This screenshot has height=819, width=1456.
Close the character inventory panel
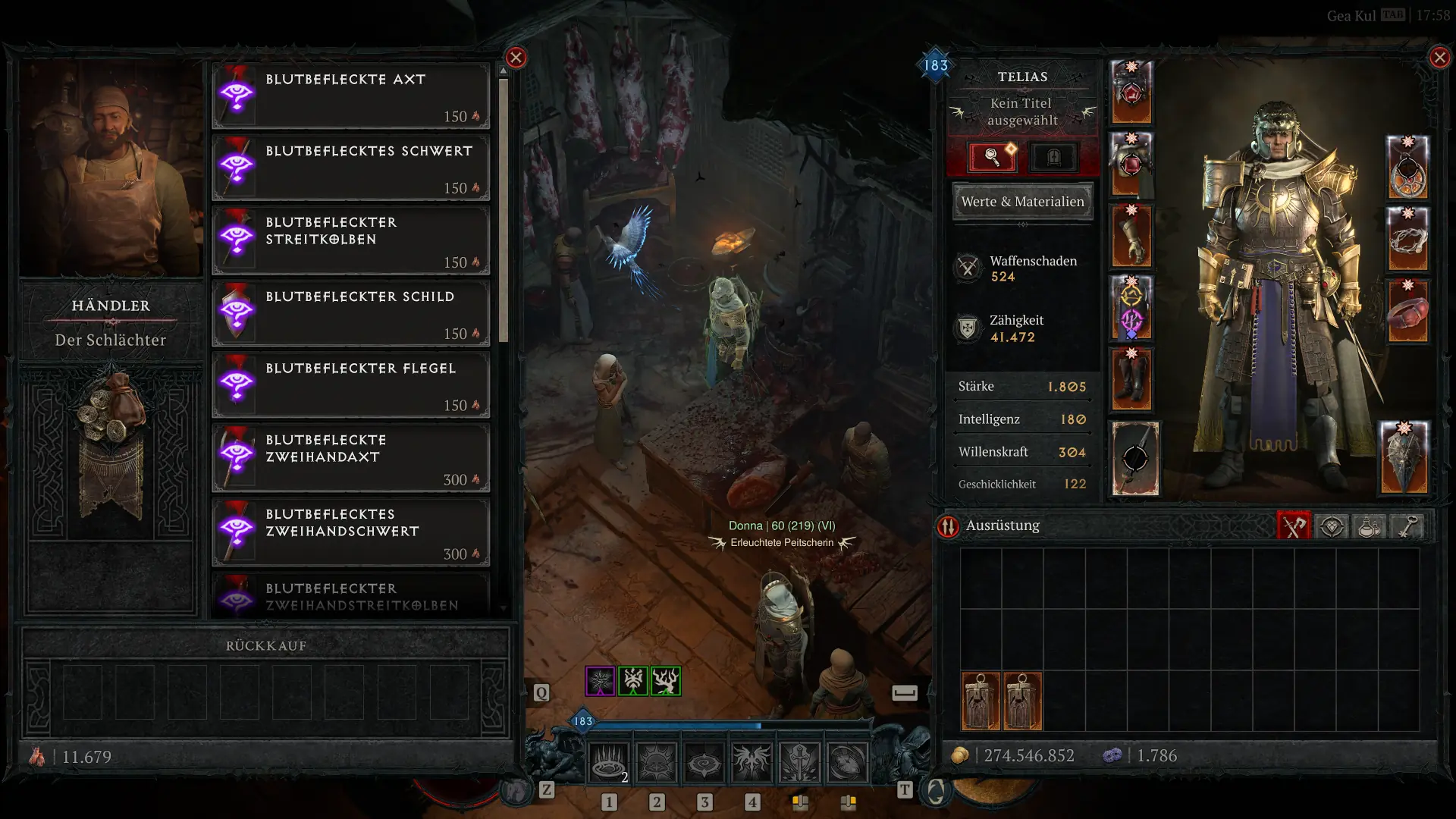(x=1439, y=58)
